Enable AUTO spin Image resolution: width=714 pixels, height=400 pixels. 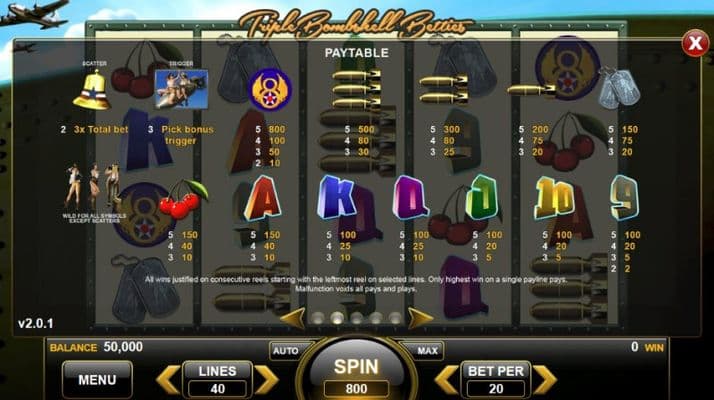pos(285,350)
